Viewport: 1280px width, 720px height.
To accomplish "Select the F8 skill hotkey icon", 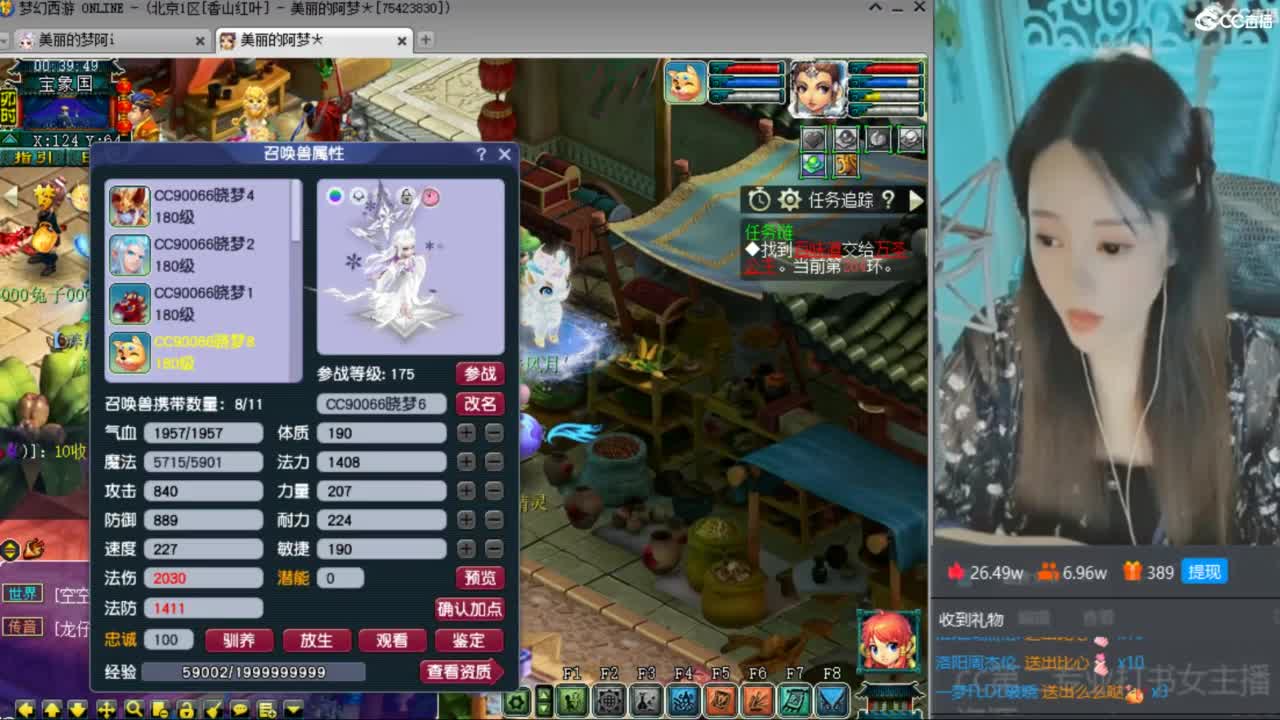I will coord(833,700).
